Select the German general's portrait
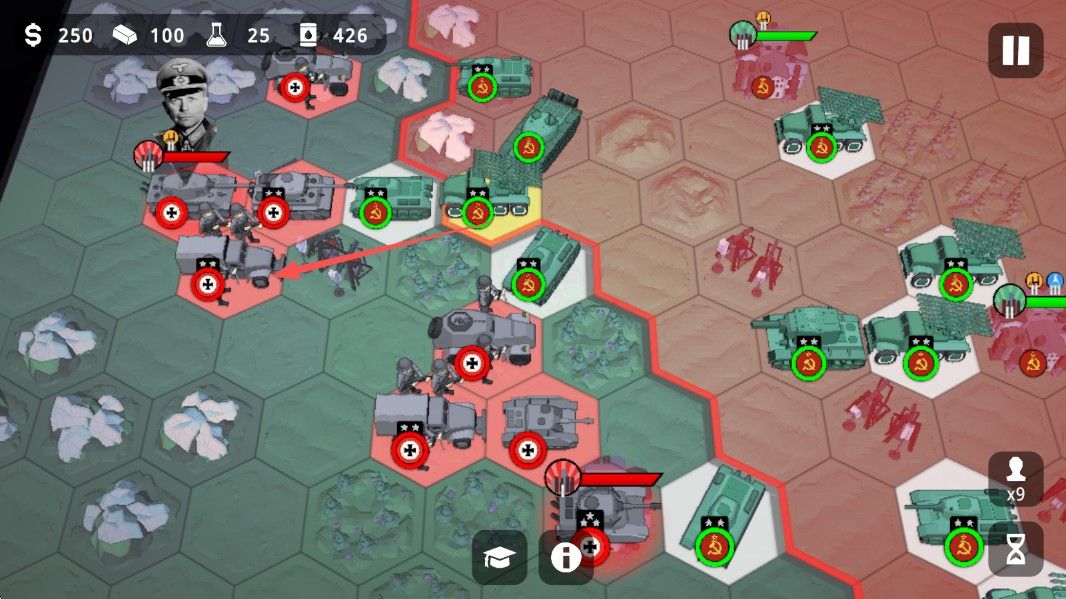Screen dimensions: 1066x599 (187, 93)
